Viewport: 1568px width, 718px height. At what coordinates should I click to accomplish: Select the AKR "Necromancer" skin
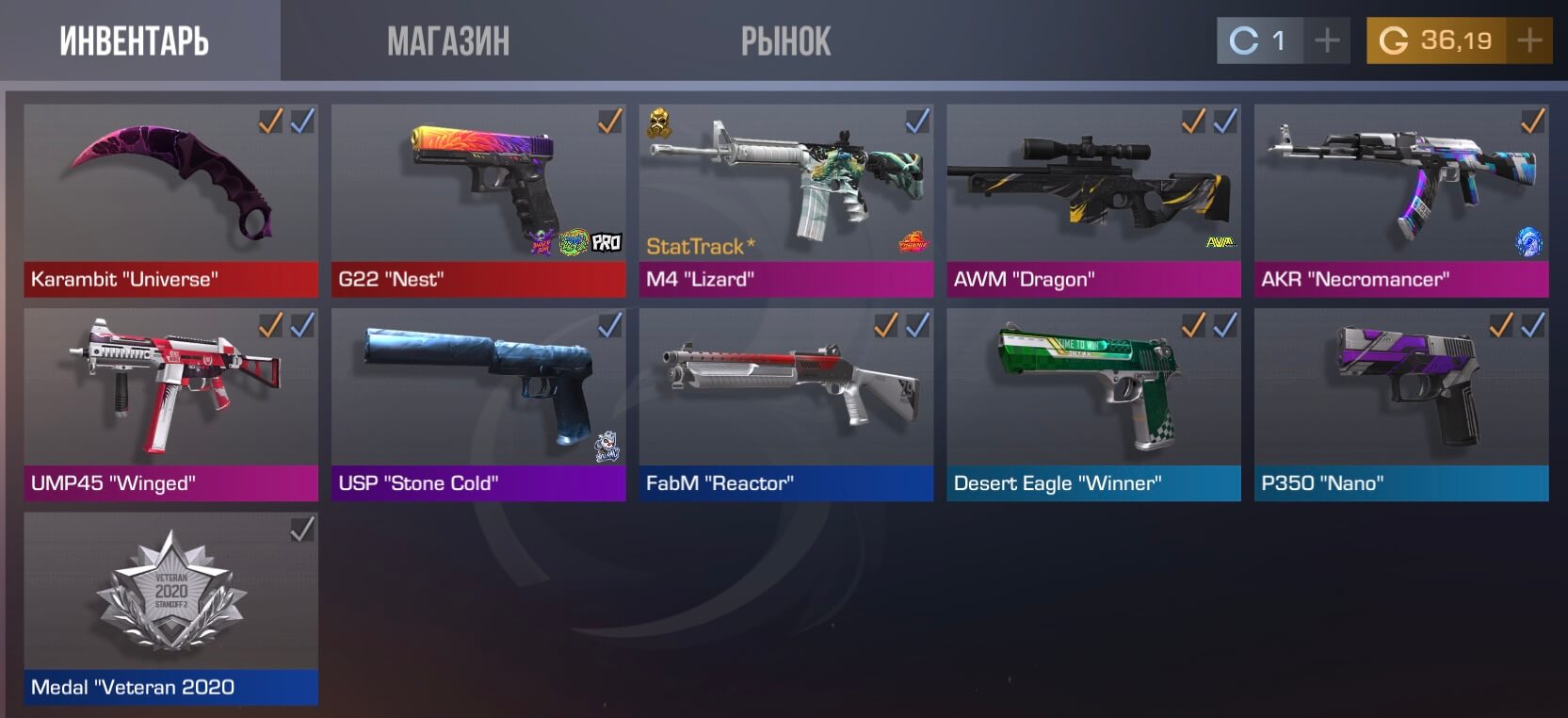[x=1401, y=200]
